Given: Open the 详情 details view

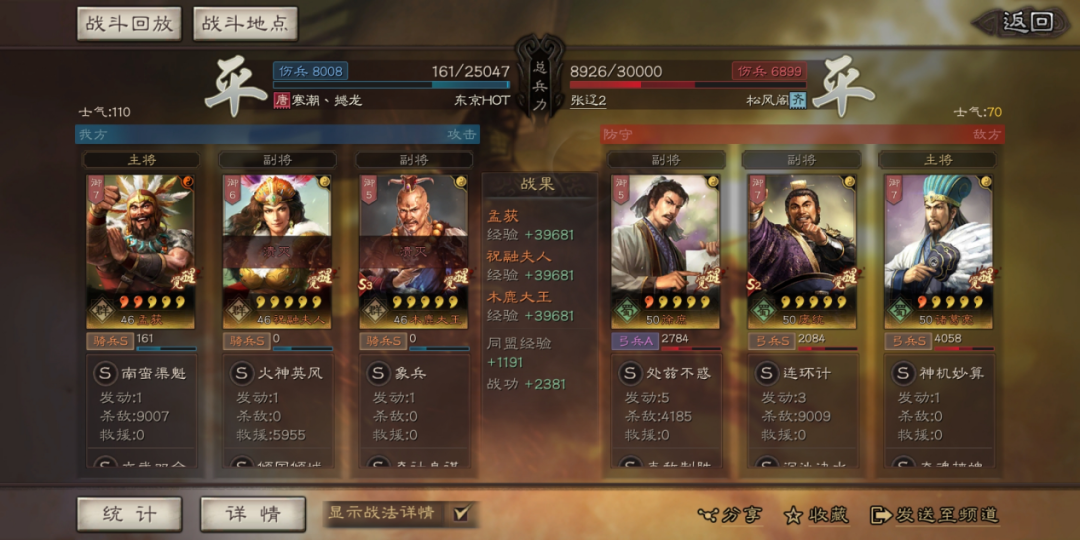Looking at the screenshot, I should 251,514.
